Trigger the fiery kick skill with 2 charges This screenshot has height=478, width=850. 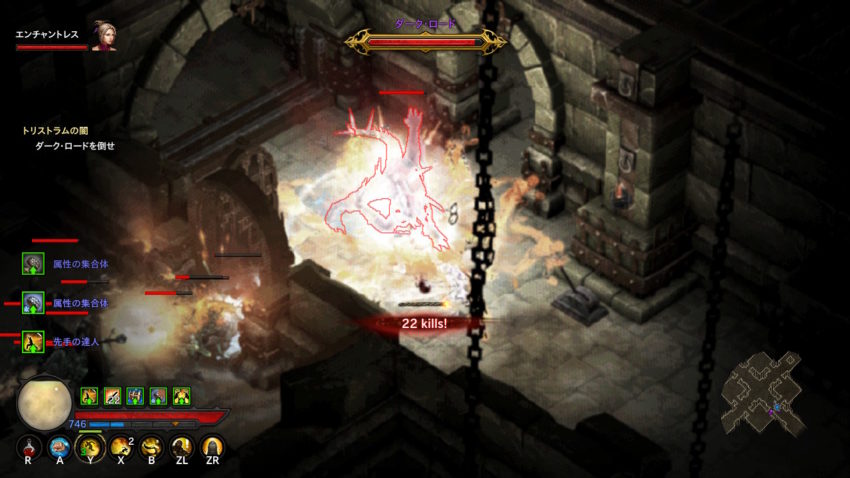pyautogui.click(x=121, y=447)
